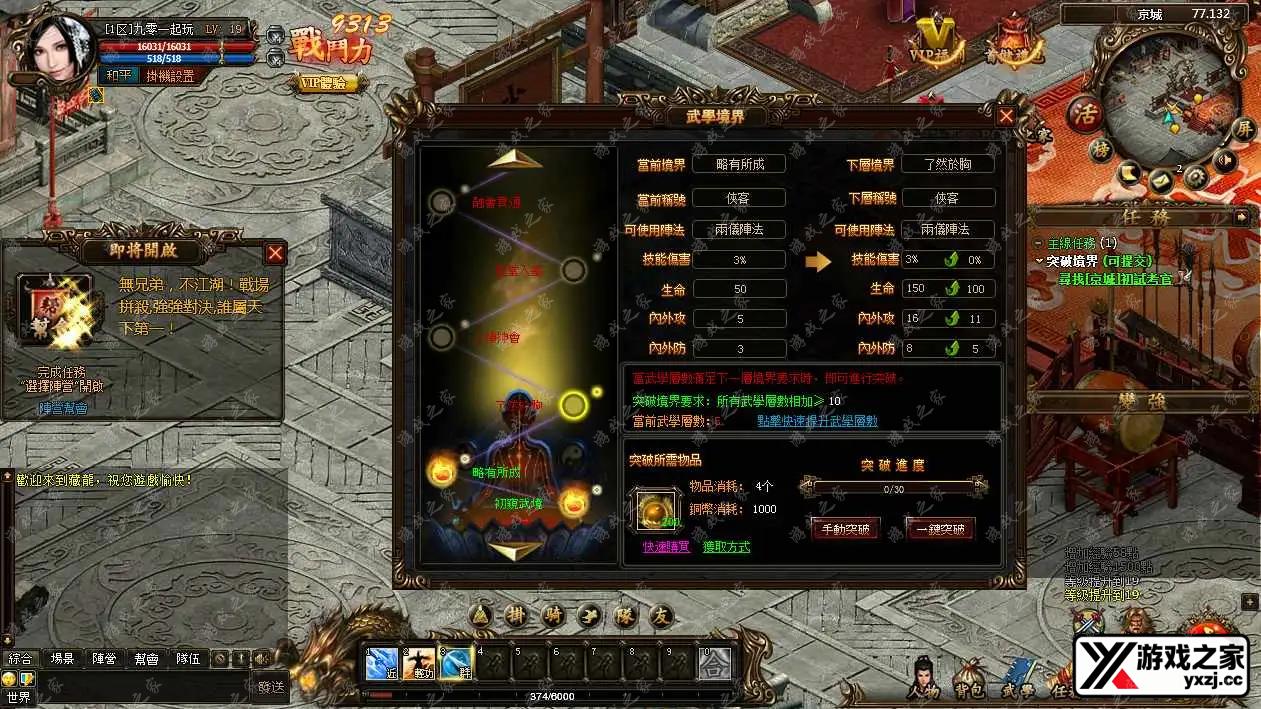
Task: Switch to the 幫會 chat tab
Action: pos(145,659)
